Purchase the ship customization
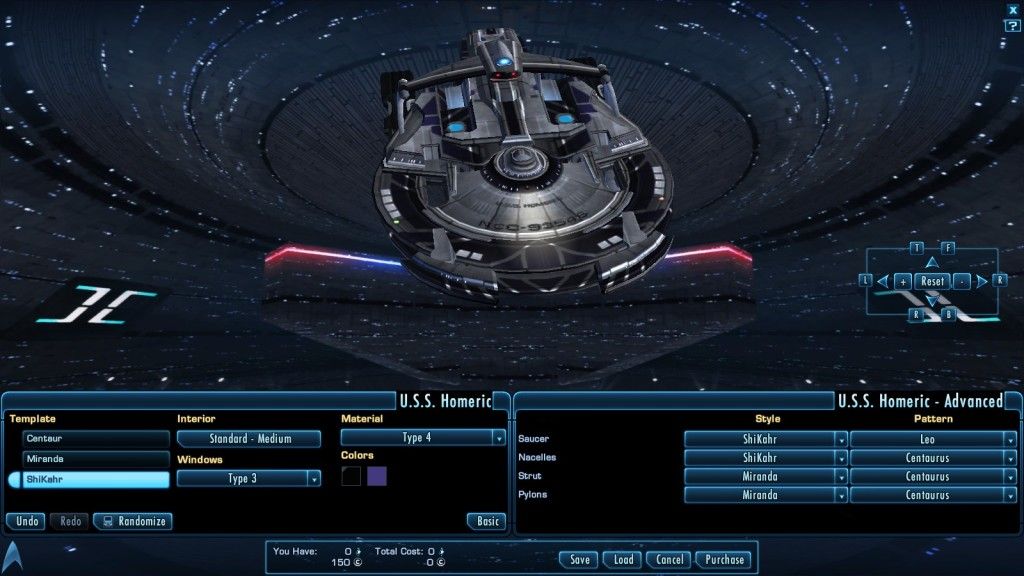Image resolution: width=1024 pixels, height=576 pixels. pyautogui.click(x=723, y=560)
